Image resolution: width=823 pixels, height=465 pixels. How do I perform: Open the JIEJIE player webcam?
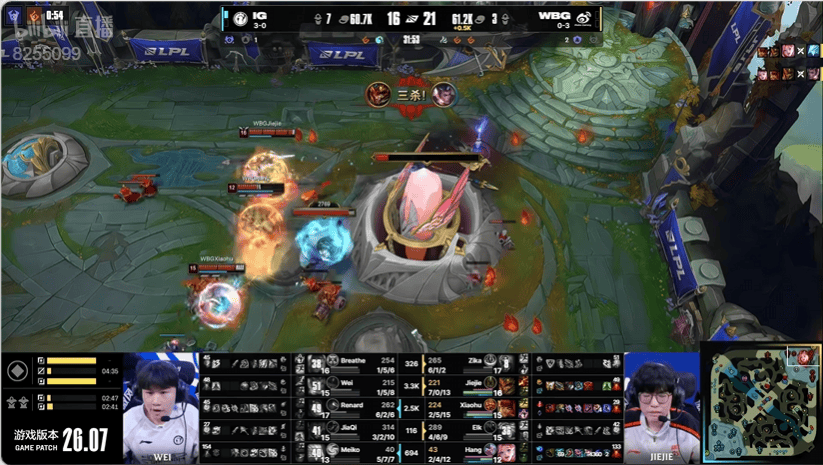[660, 405]
